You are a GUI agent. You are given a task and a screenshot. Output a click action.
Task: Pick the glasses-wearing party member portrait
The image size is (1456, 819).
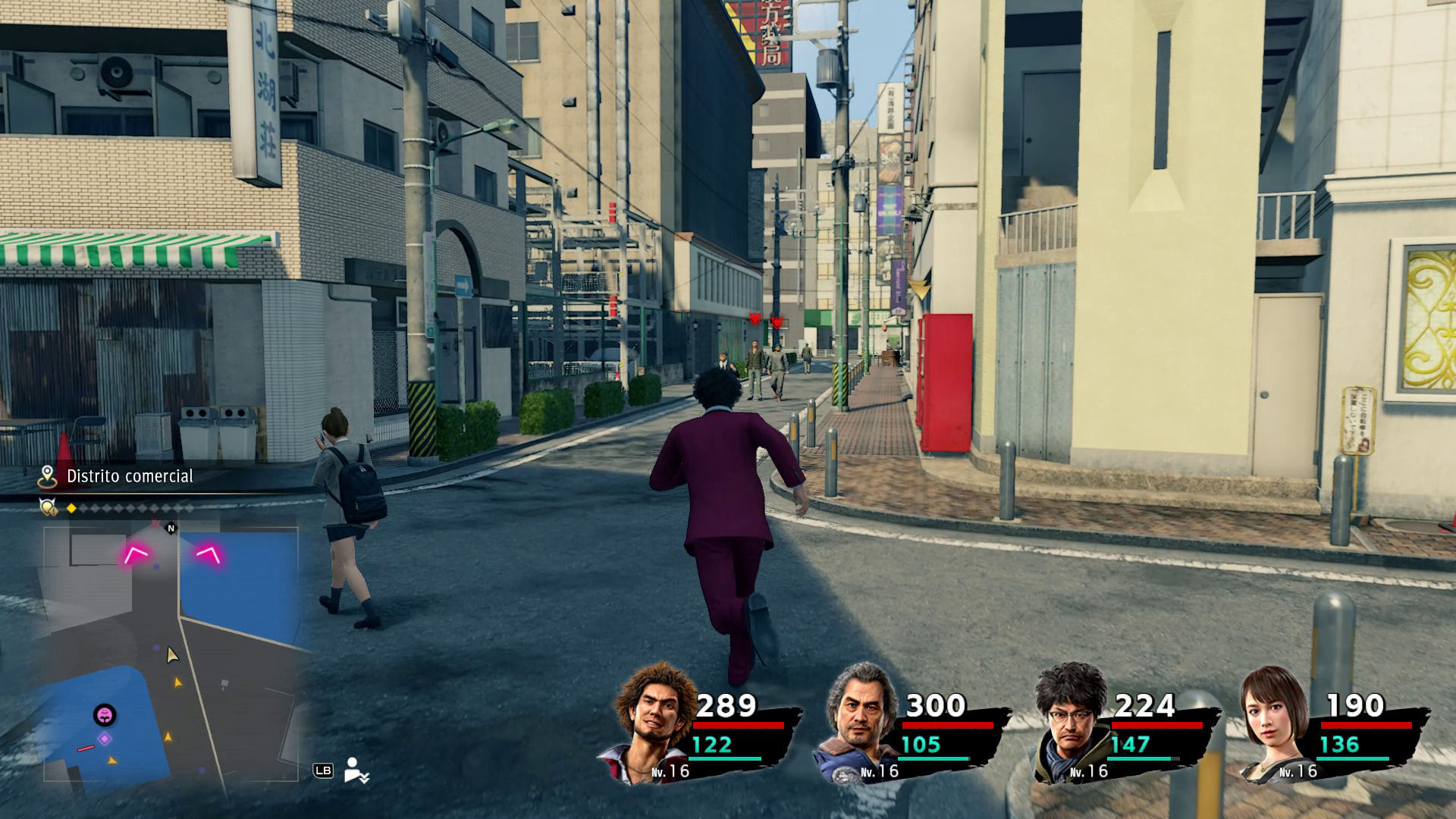tap(1069, 720)
